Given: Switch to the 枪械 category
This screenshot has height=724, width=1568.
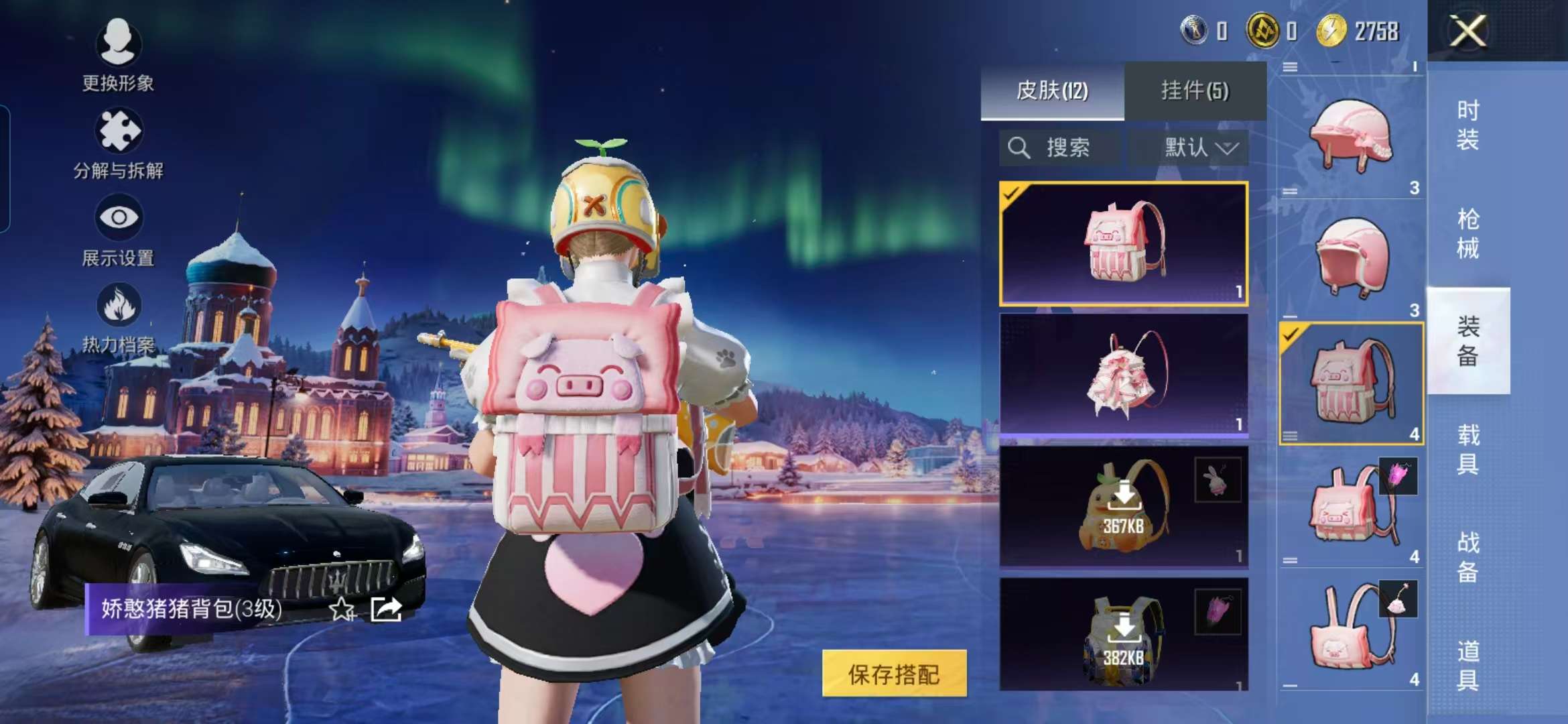Looking at the screenshot, I should pos(1467,233).
